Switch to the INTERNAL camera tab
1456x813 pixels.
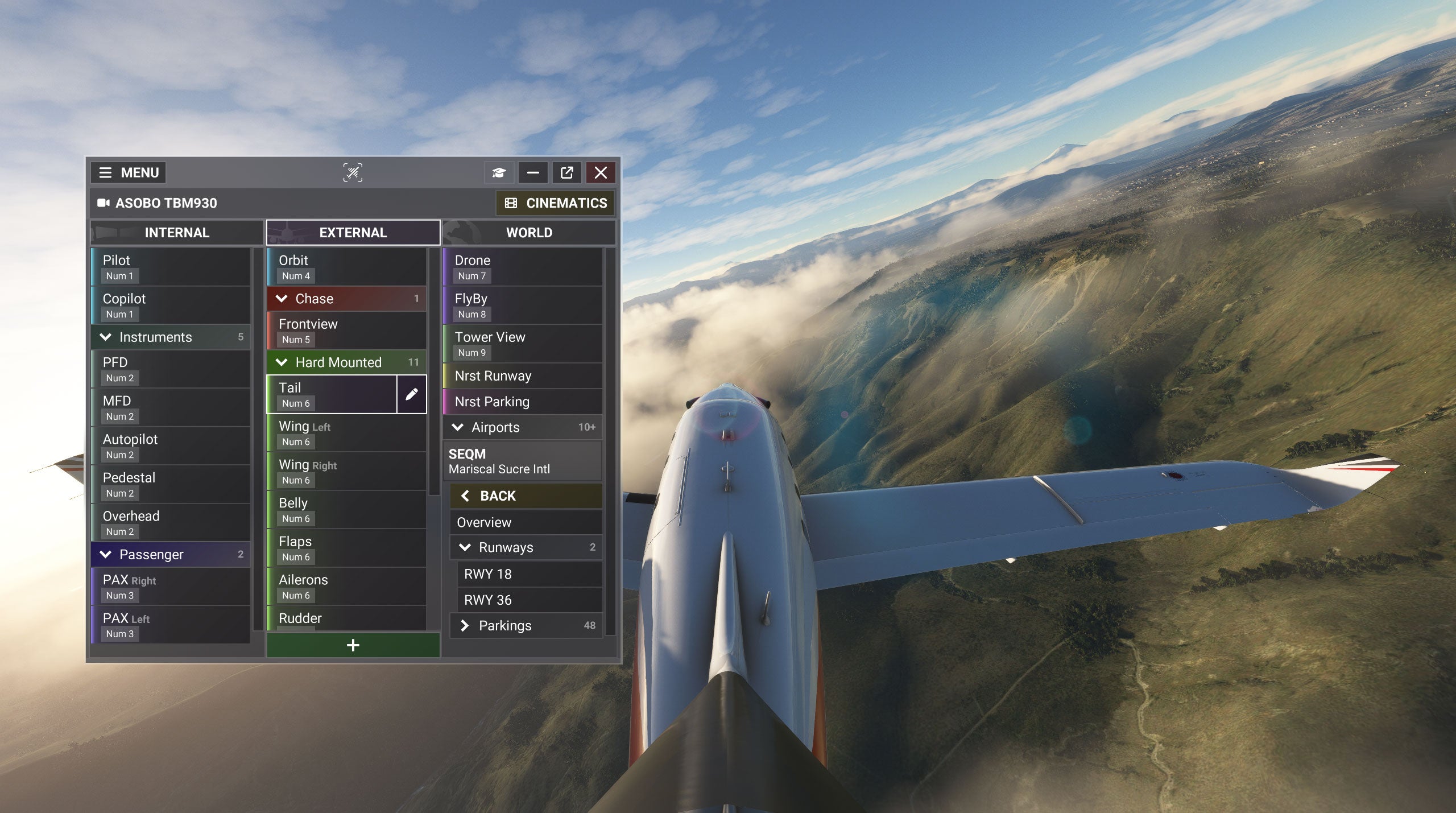pyautogui.click(x=177, y=233)
